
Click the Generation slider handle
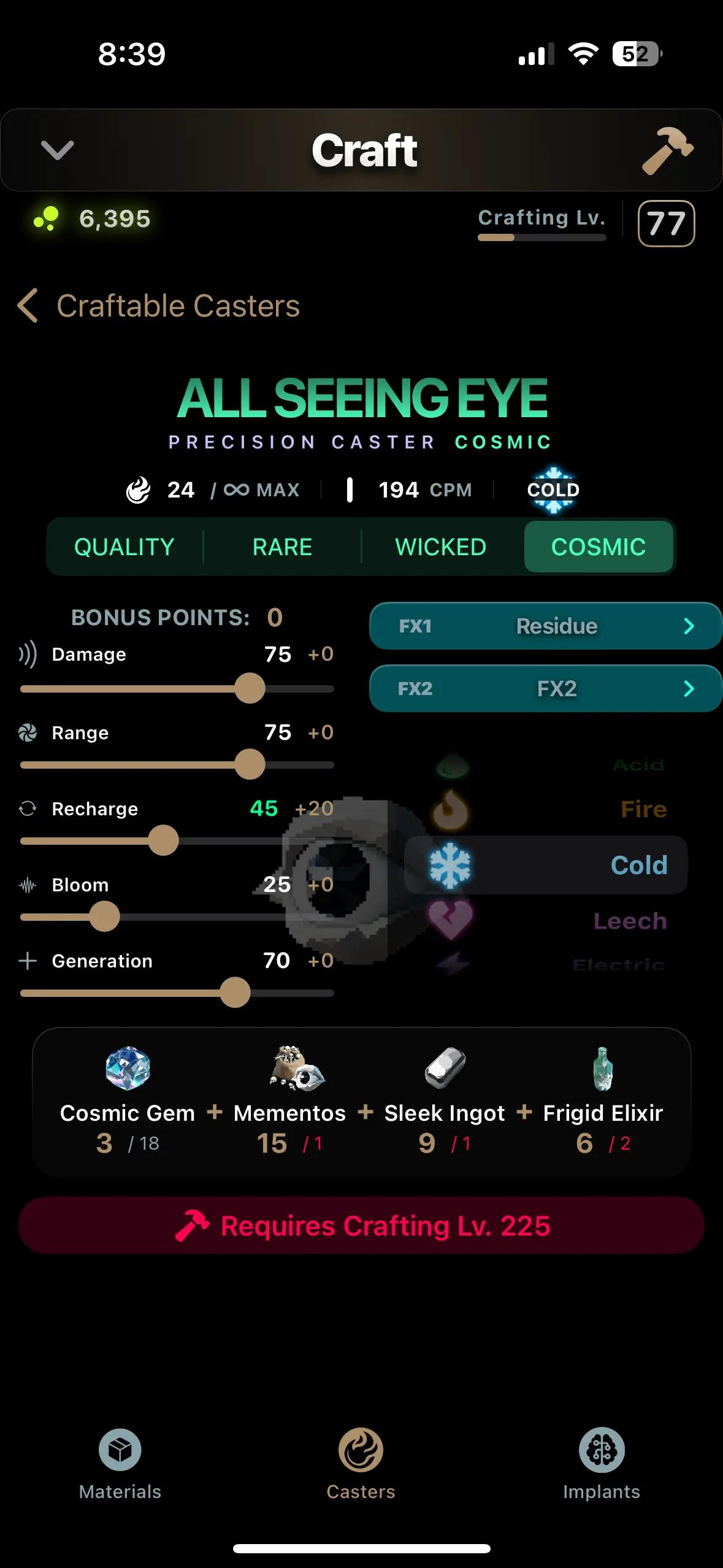tap(235, 993)
